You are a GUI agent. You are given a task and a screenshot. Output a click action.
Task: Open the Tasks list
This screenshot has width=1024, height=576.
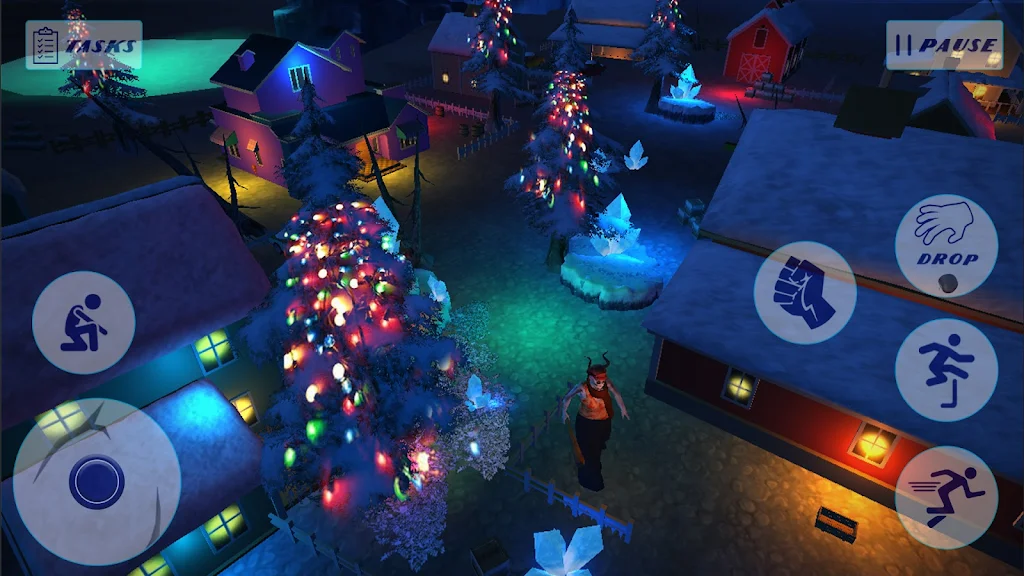(84, 45)
